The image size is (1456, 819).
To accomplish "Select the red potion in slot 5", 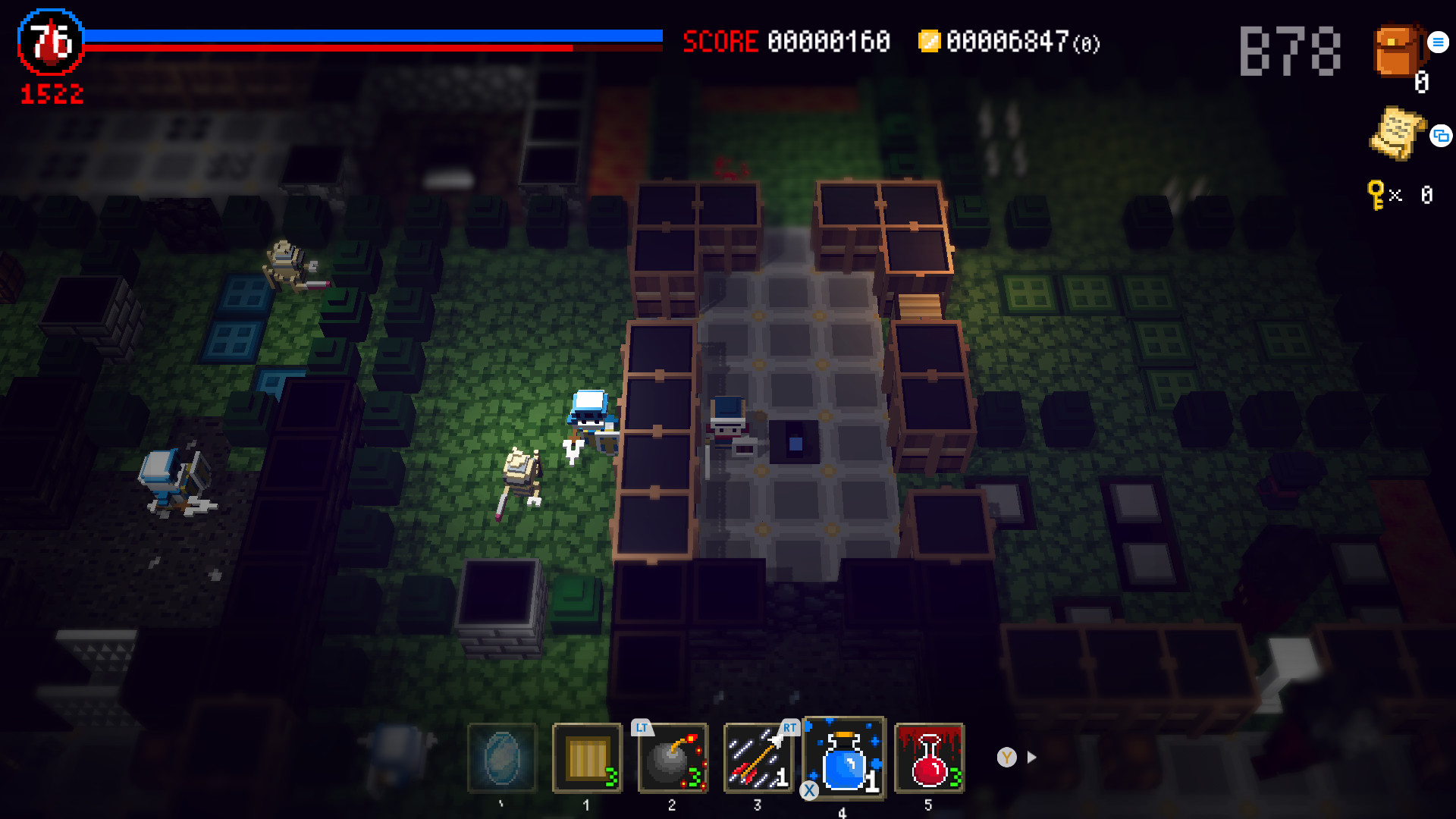I will [x=928, y=758].
